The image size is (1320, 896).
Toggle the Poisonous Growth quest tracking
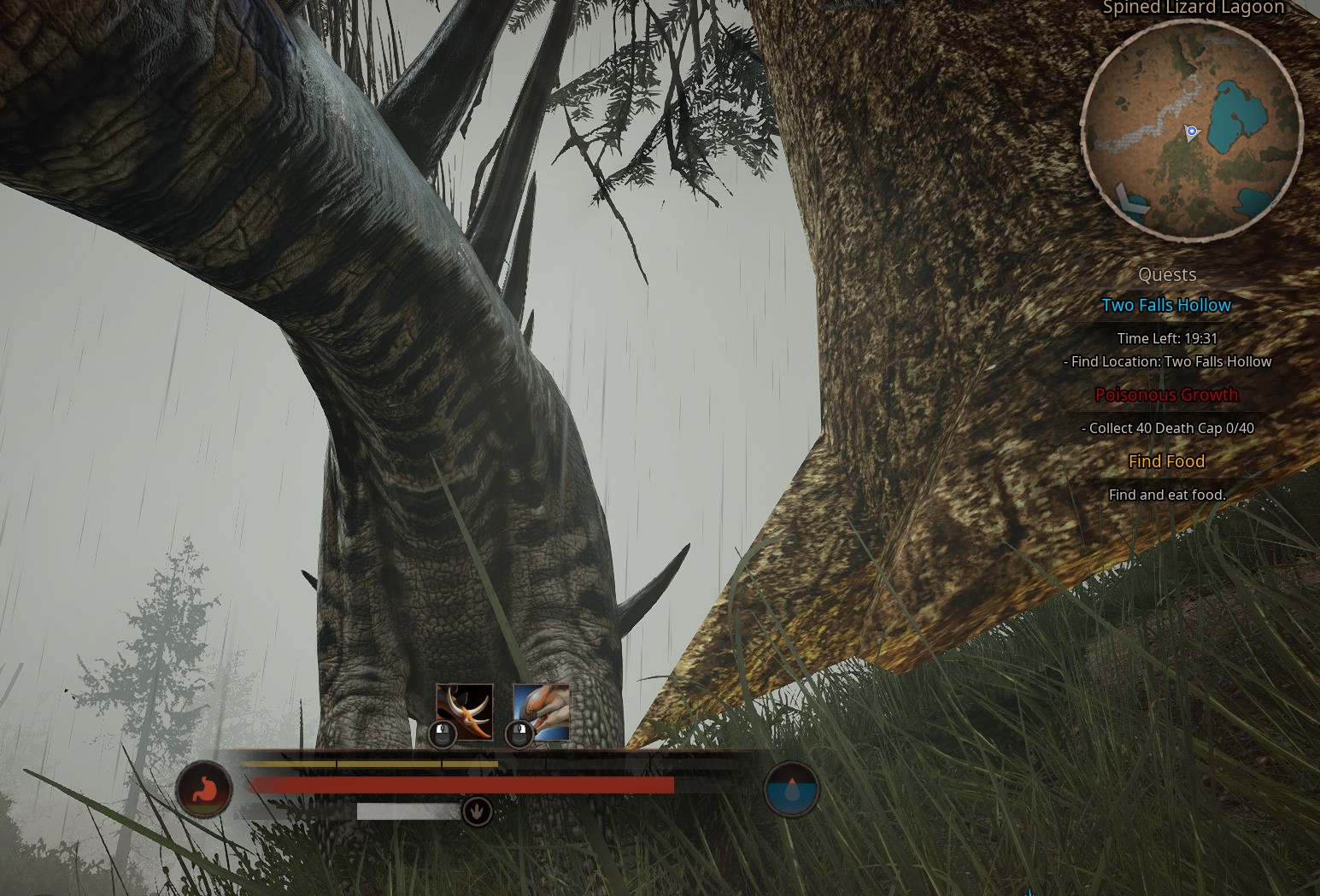[1167, 395]
